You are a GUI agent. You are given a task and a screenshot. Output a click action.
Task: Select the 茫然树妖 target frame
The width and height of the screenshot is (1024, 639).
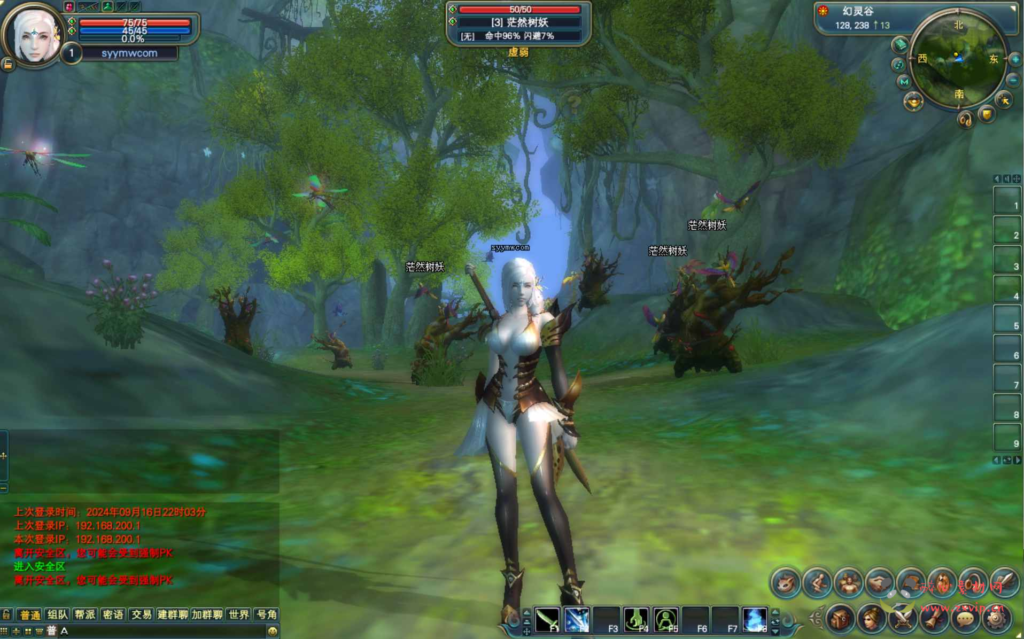pyautogui.click(x=519, y=23)
